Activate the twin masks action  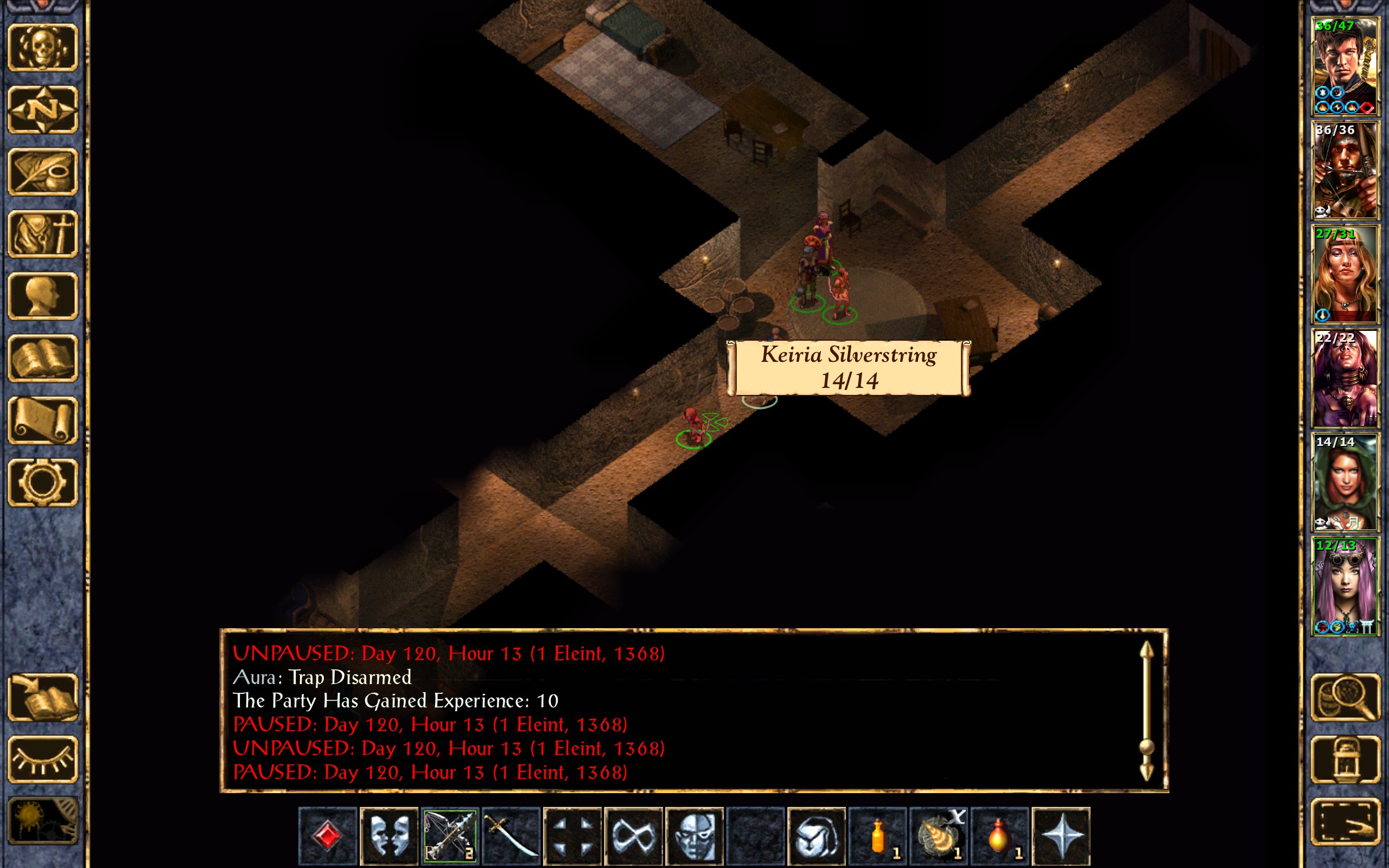pos(389,836)
